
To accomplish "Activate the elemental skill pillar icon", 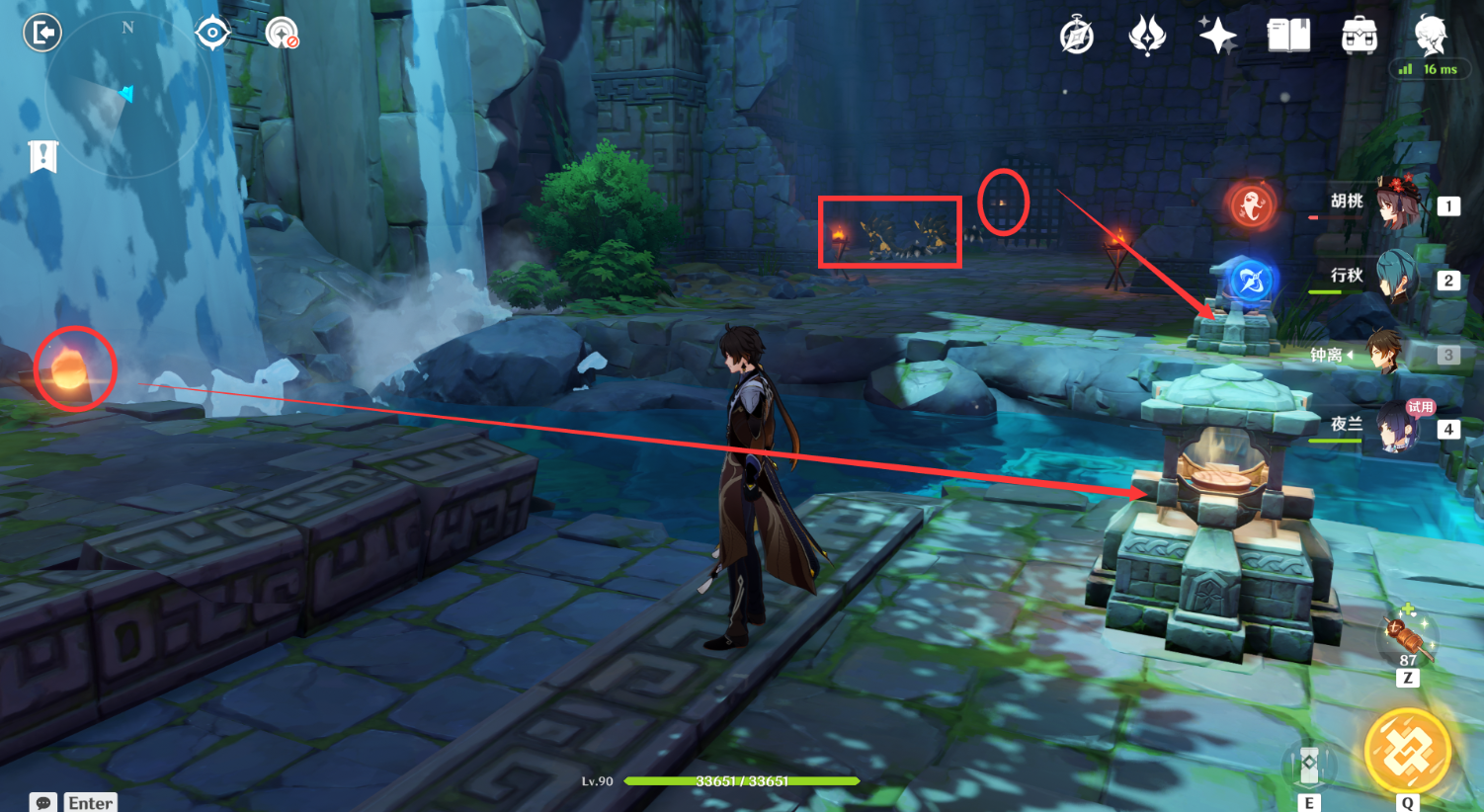I will click(x=1309, y=765).
